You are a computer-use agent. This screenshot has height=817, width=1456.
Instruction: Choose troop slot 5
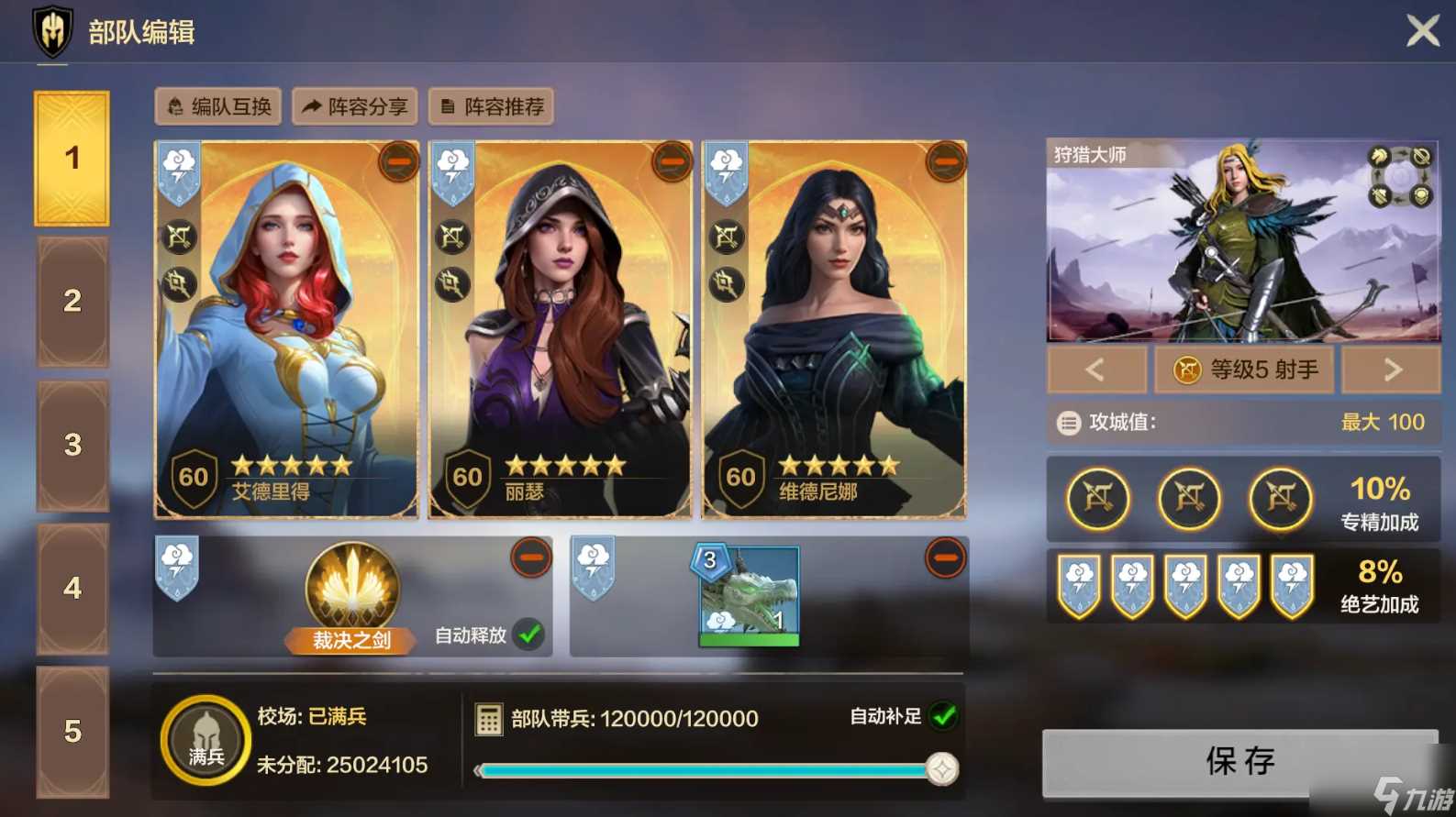coord(72,732)
